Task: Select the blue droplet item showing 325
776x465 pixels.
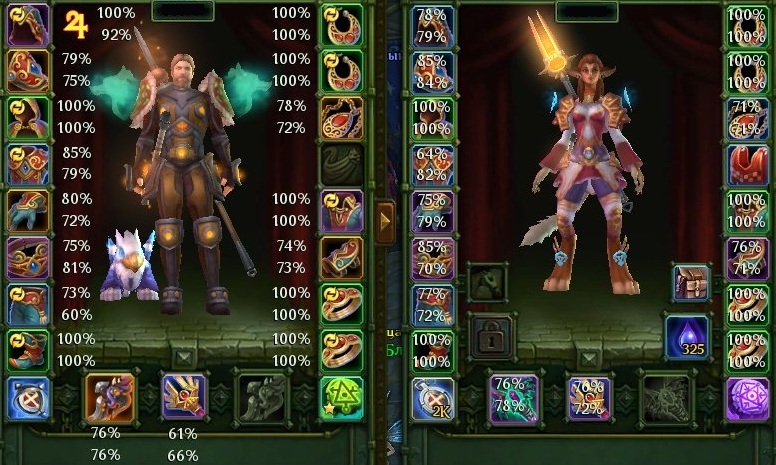Action: 690,337
